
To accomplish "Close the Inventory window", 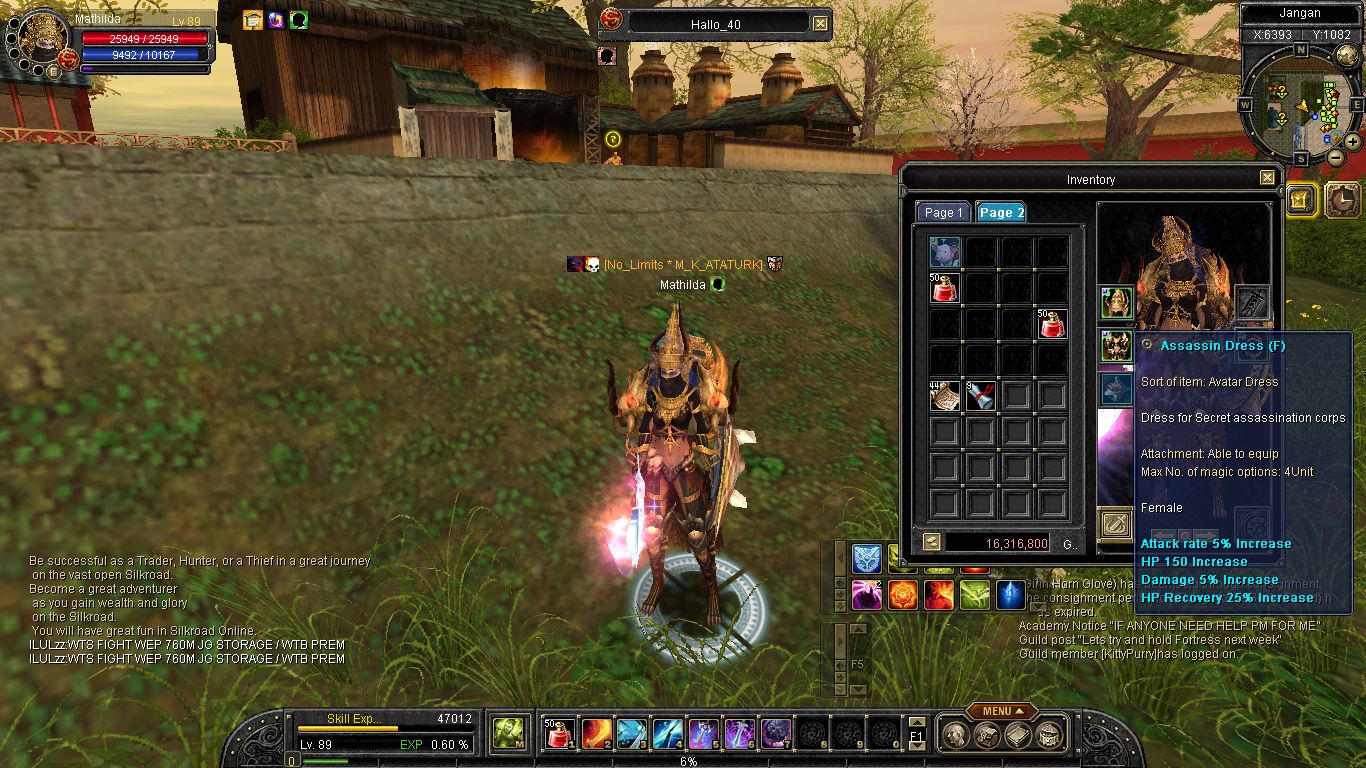I will pyautogui.click(x=1267, y=178).
